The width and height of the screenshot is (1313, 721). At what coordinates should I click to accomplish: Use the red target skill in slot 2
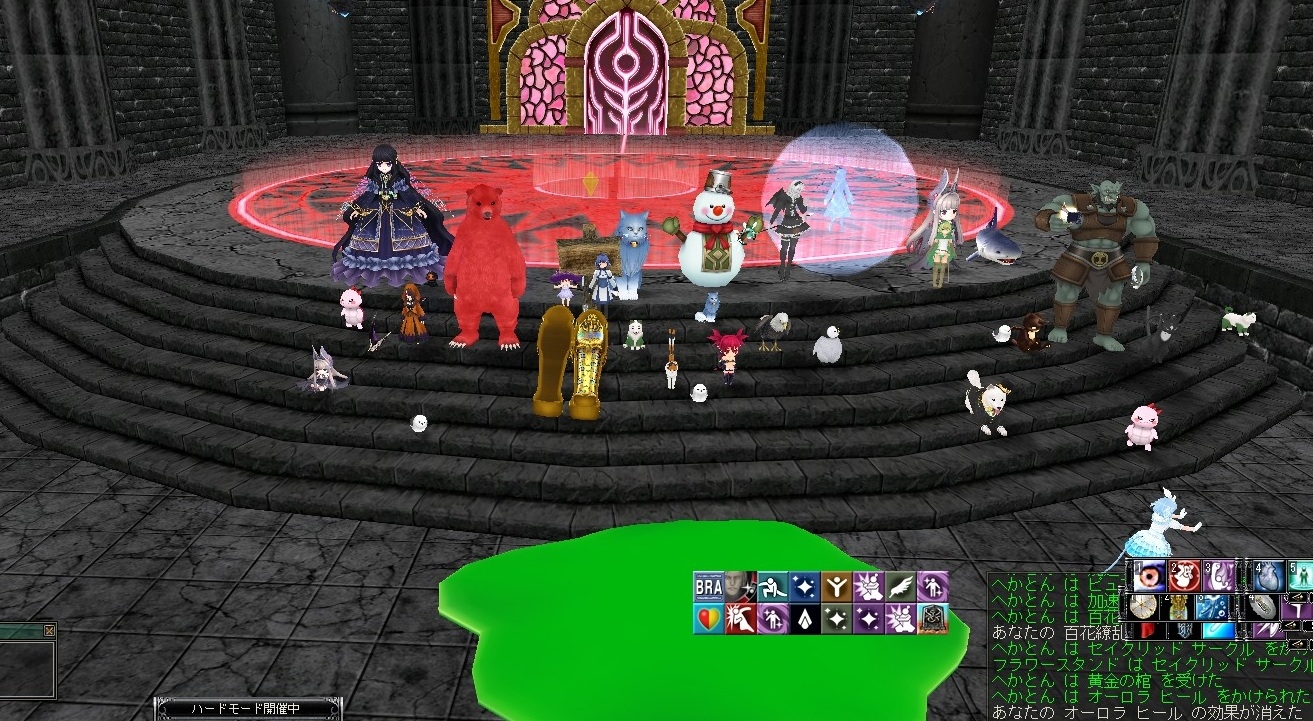click(x=1183, y=577)
